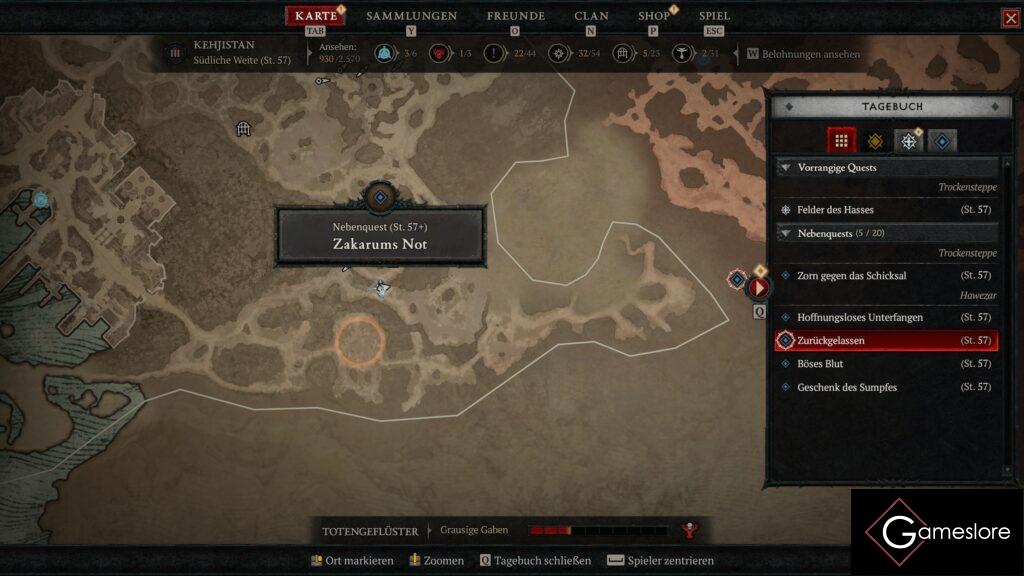Click the Zakarums Not quest map marker

(379, 197)
